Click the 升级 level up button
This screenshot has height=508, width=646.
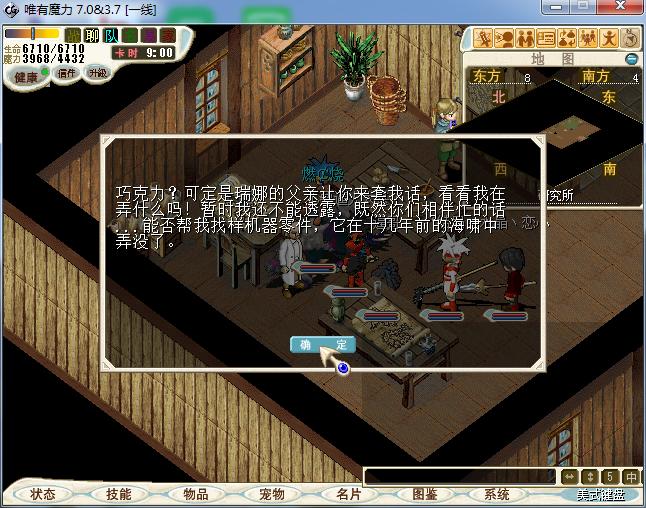pyautogui.click(x=98, y=73)
